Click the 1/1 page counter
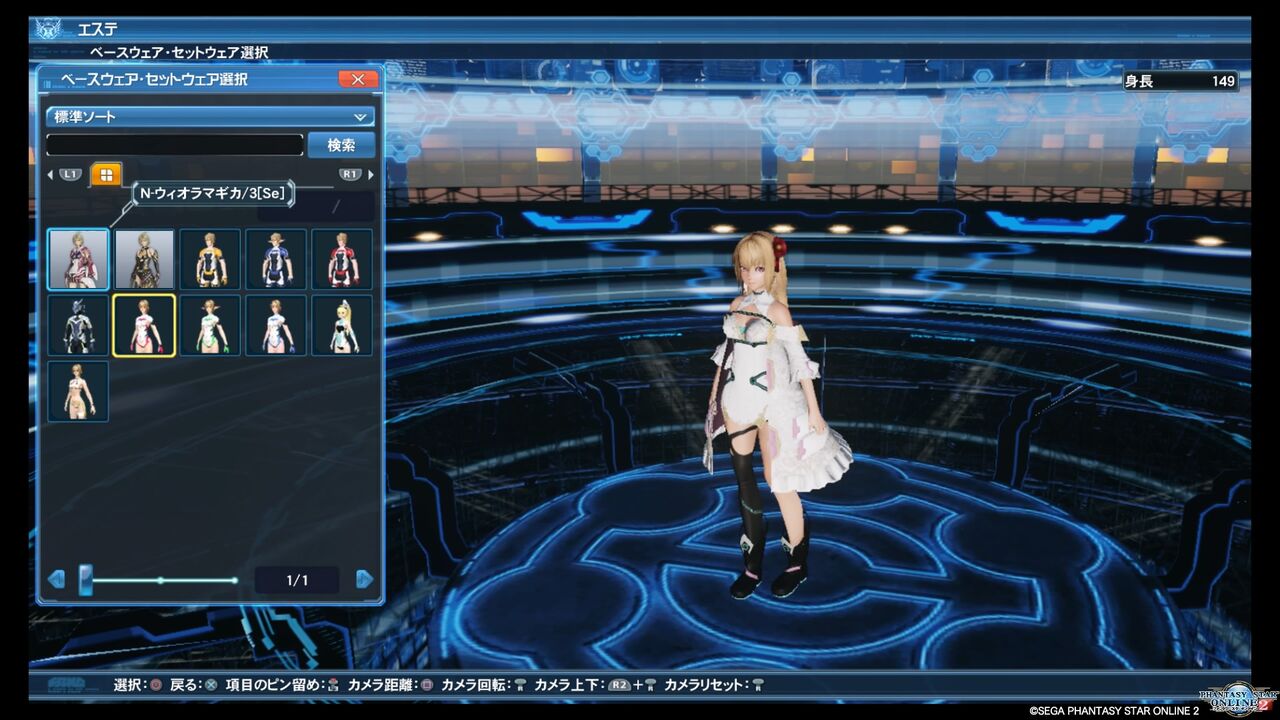The height and width of the screenshot is (720, 1280). point(297,578)
